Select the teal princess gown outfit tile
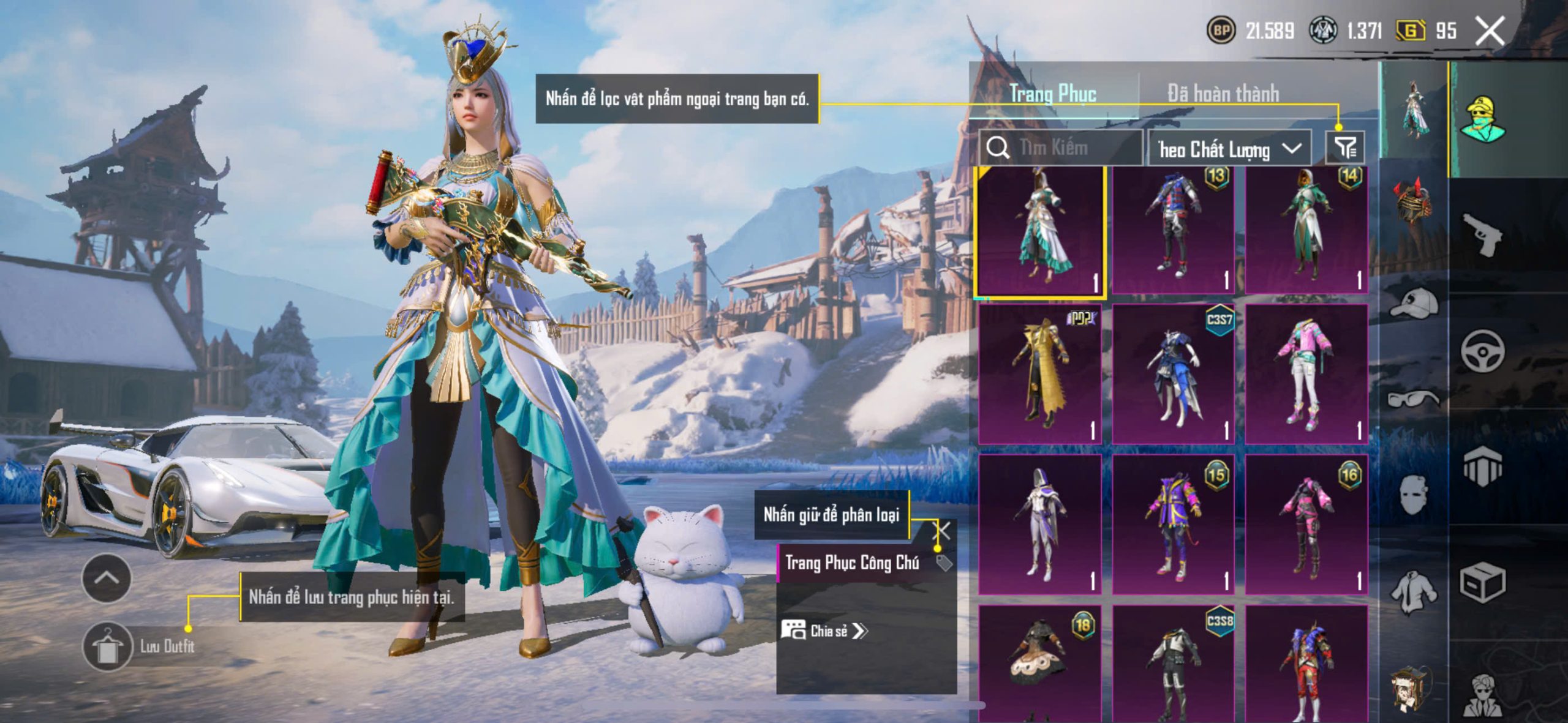 (1041, 231)
